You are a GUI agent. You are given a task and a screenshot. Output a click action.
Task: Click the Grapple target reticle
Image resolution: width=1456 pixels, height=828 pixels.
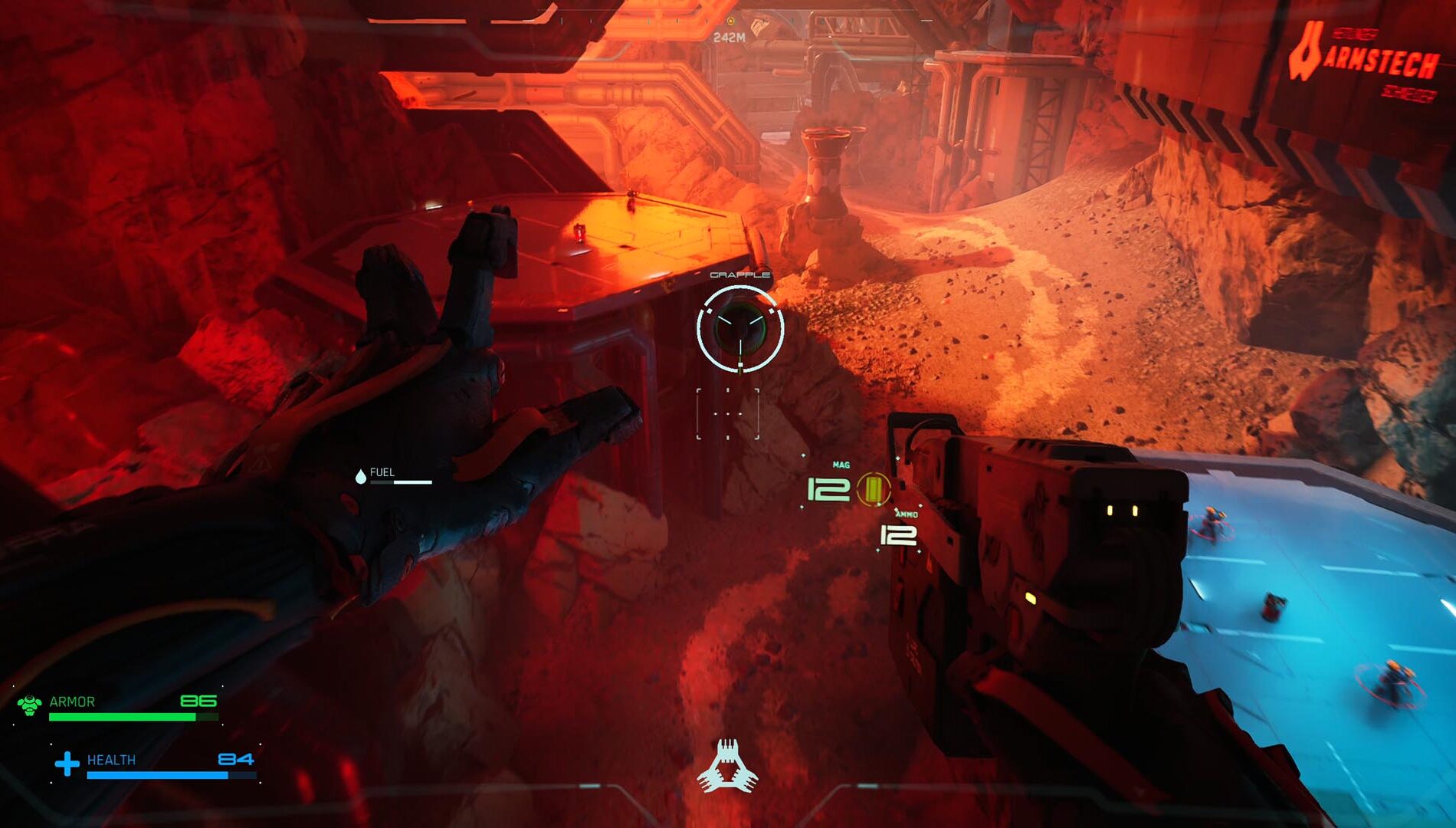[739, 329]
